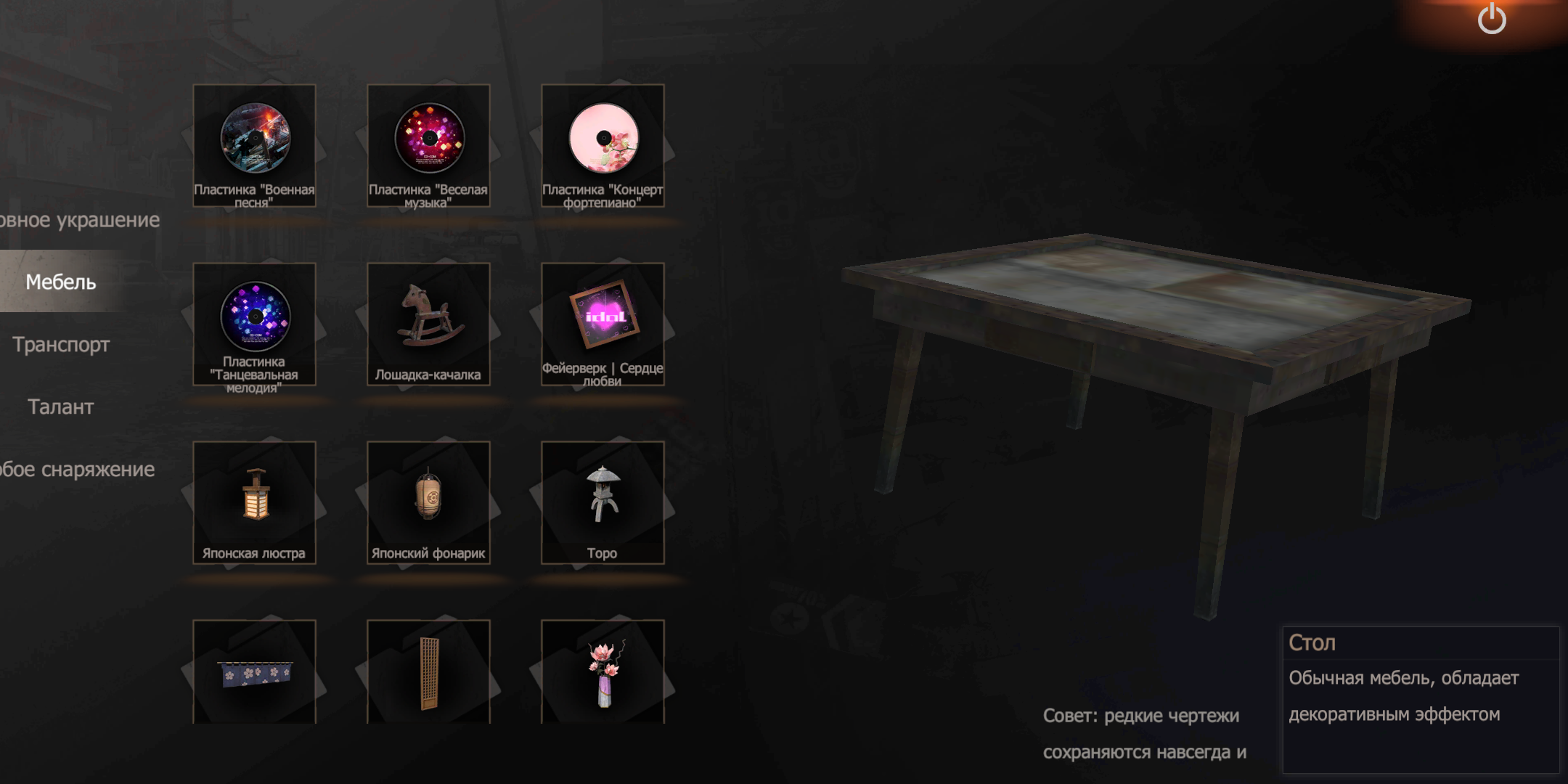This screenshot has width=1568, height=784.
Task: Pick the "Концерт фортепиано" pink record
Action: pyautogui.click(x=603, y=145)
